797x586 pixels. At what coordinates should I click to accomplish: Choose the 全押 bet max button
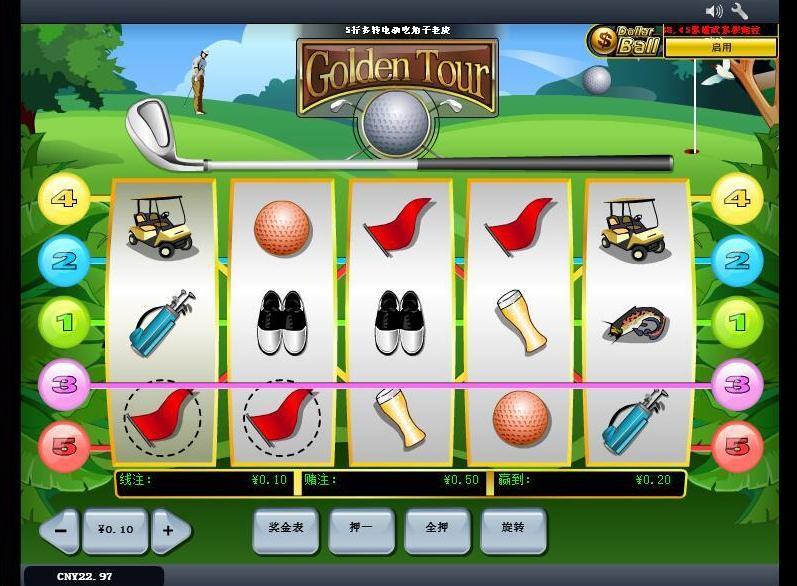pyautogui.click(x=437, y=528)
